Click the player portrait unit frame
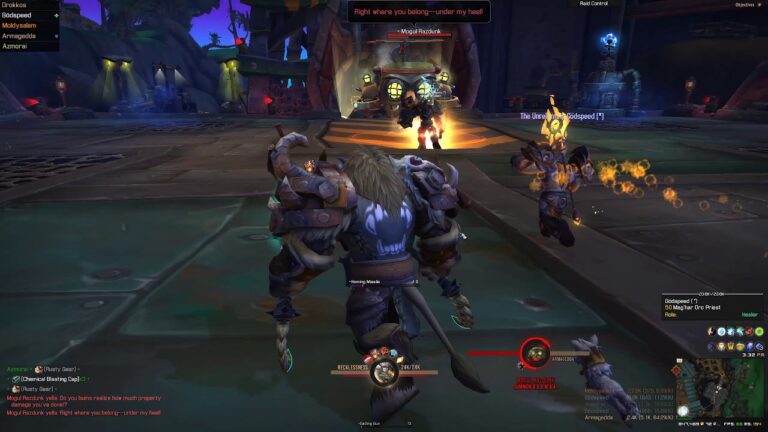Image resolution: width=768 pixels, height=432 pixels. point(381,356)
